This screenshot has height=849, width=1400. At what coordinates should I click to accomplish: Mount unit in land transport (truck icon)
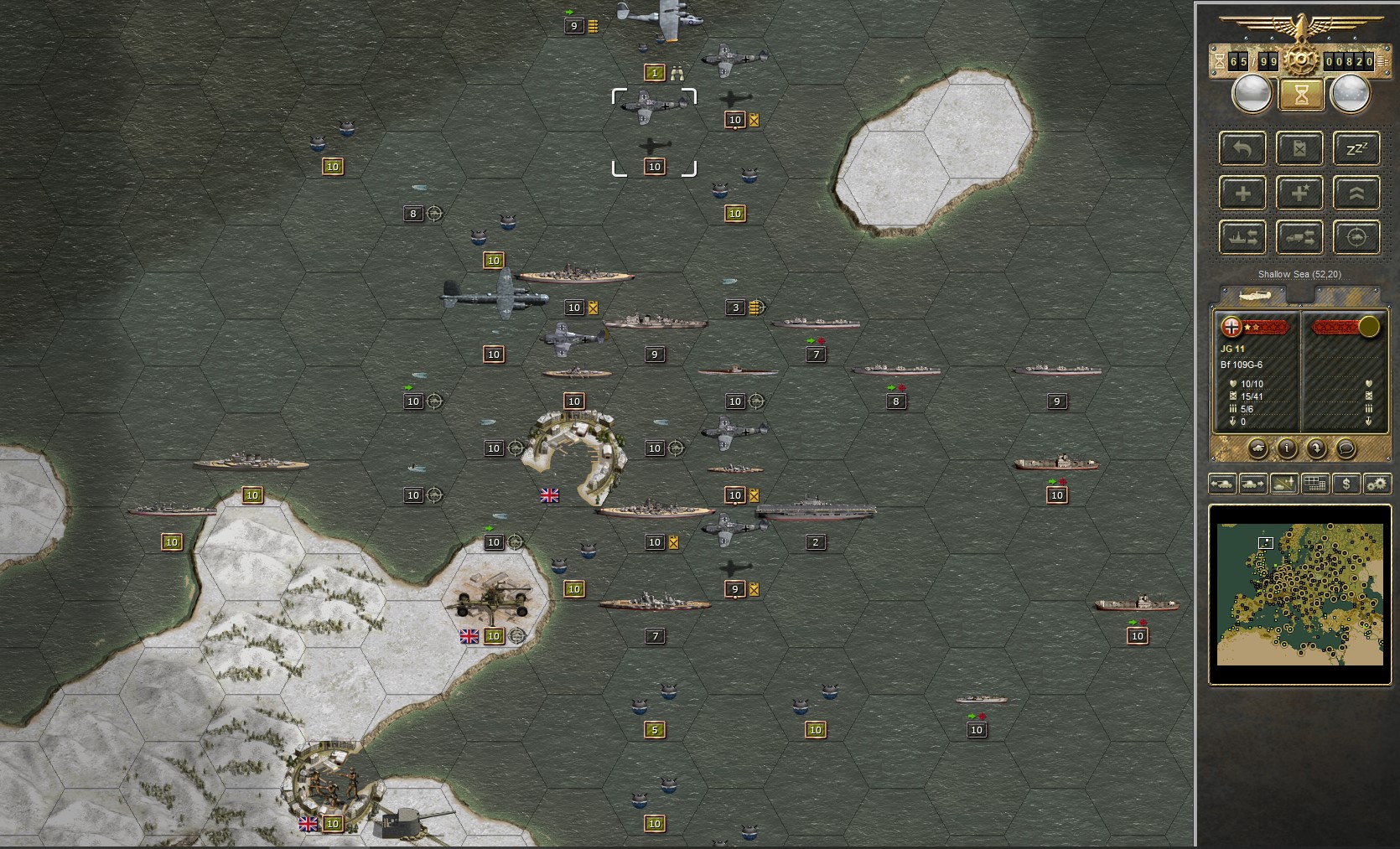(x=1299, y=236)
